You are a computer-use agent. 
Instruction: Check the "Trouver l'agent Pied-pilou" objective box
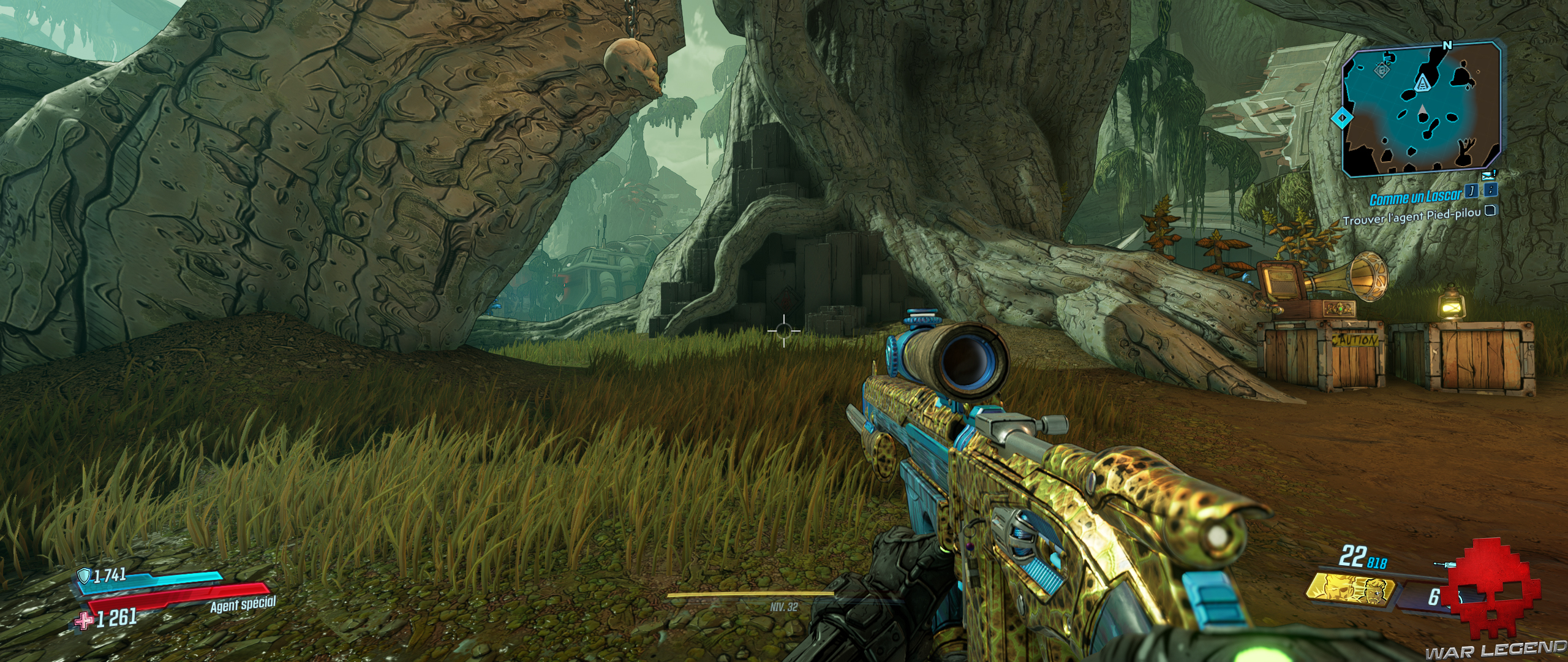pyautogui.click(x=1491, y=213)
